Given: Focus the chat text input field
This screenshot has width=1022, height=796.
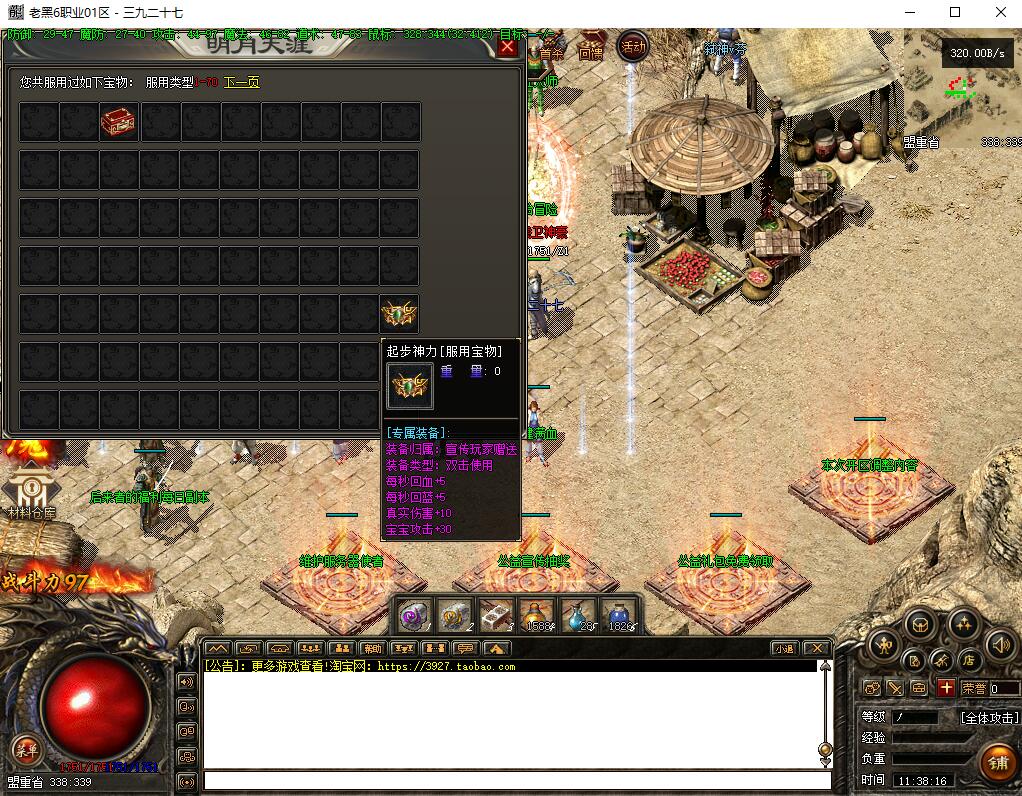Looking at the screenshot, I should coord(517,780).
